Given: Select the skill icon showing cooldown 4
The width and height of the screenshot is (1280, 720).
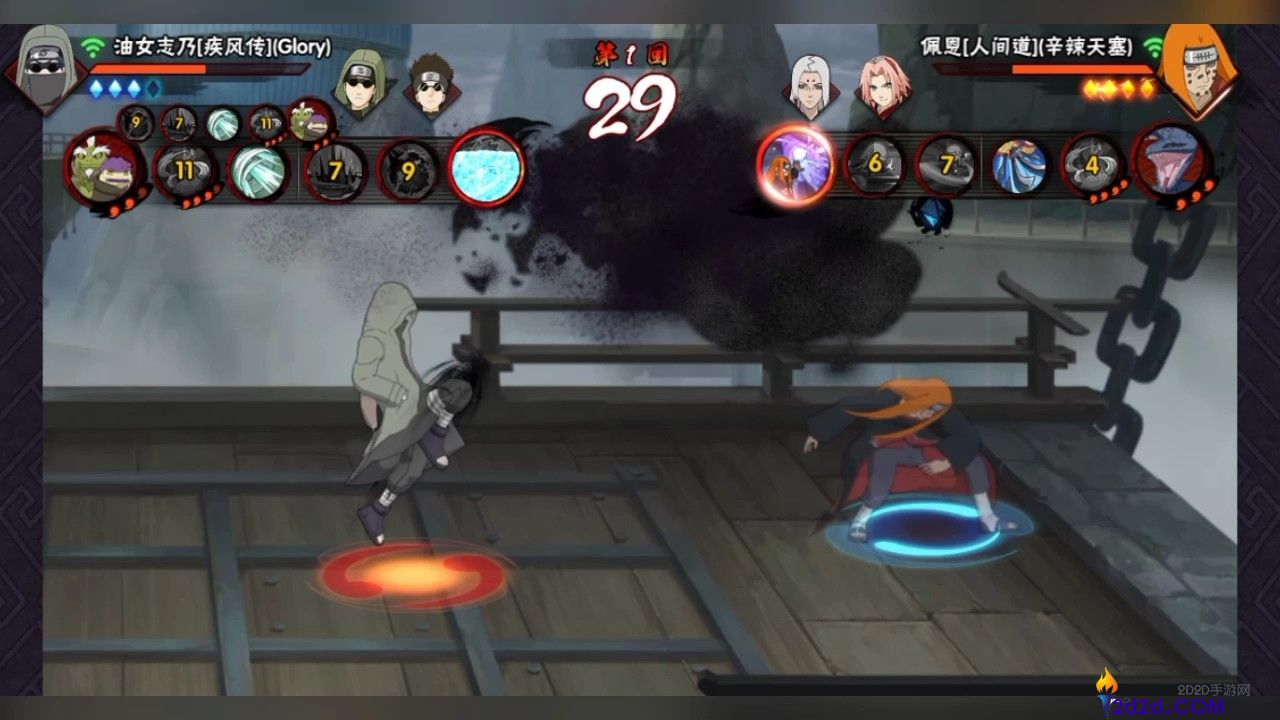Looking at the screenshot, I should (1092, 164).
